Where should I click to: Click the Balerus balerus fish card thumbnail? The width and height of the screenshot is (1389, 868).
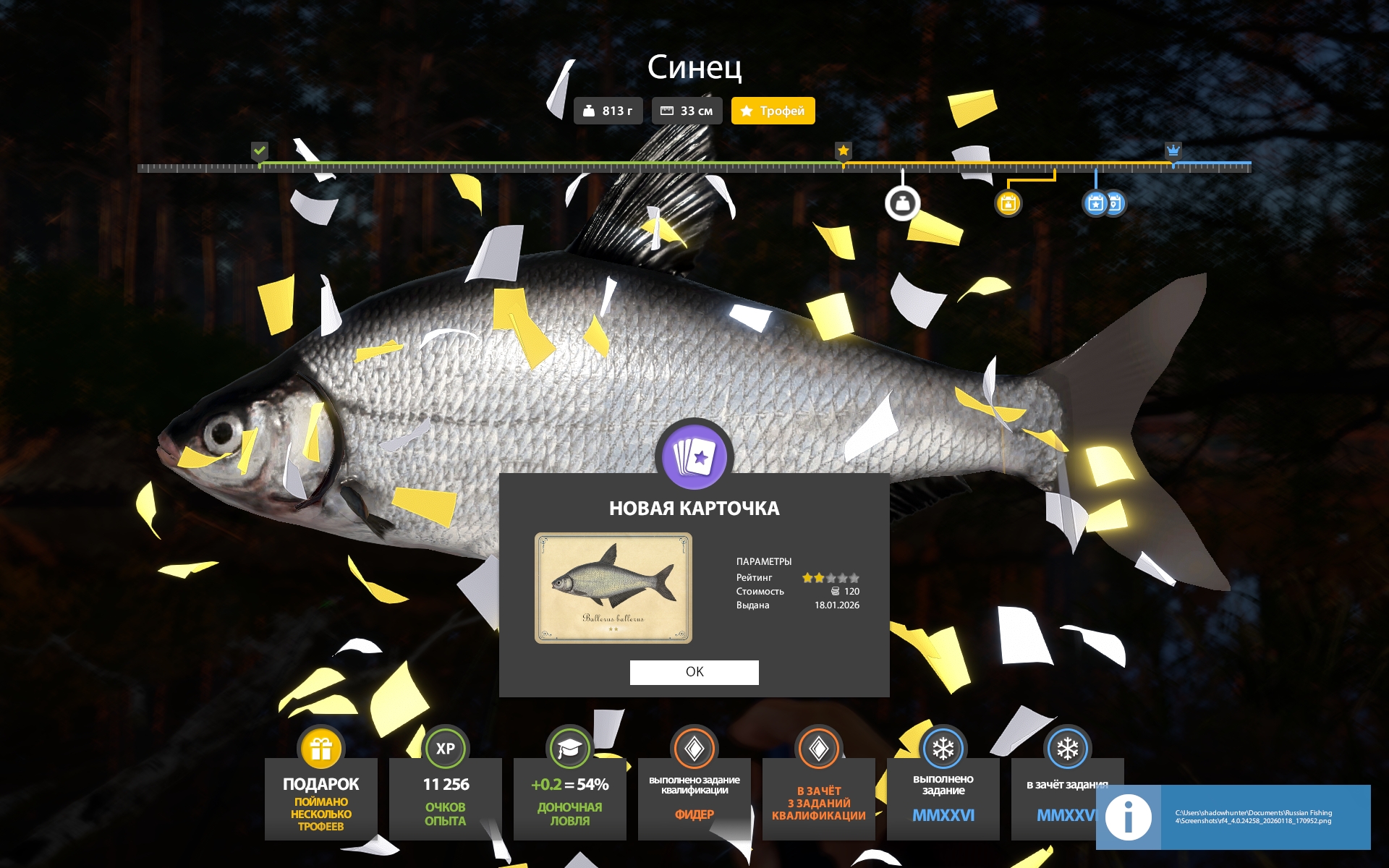(x=613, y=587)
